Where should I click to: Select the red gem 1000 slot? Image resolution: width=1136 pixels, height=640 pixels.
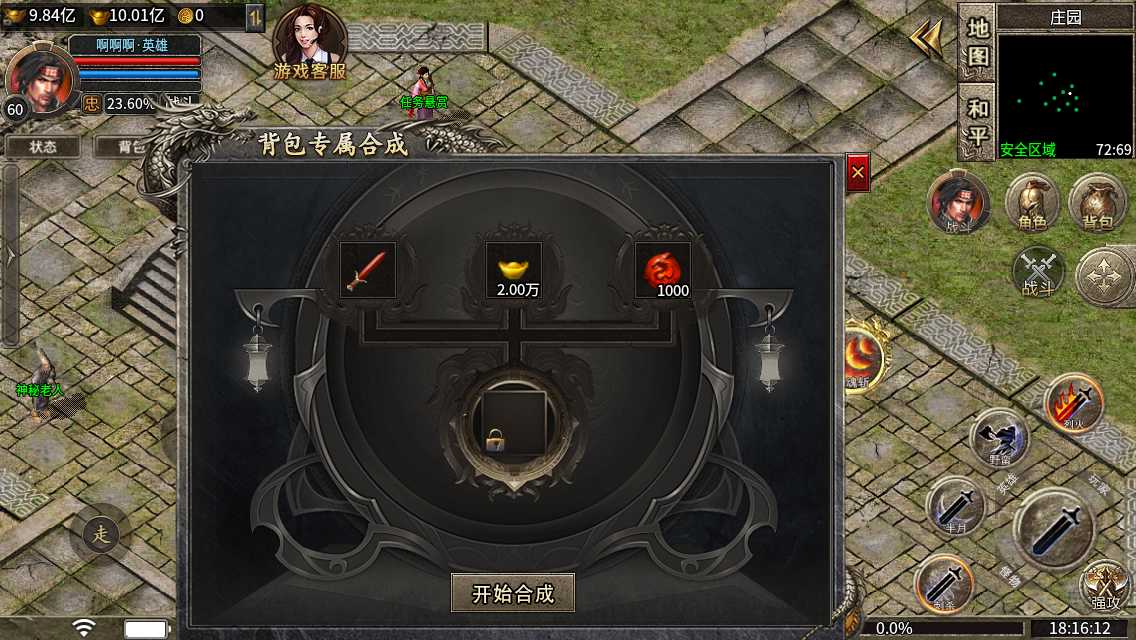(x=662, y=270)
